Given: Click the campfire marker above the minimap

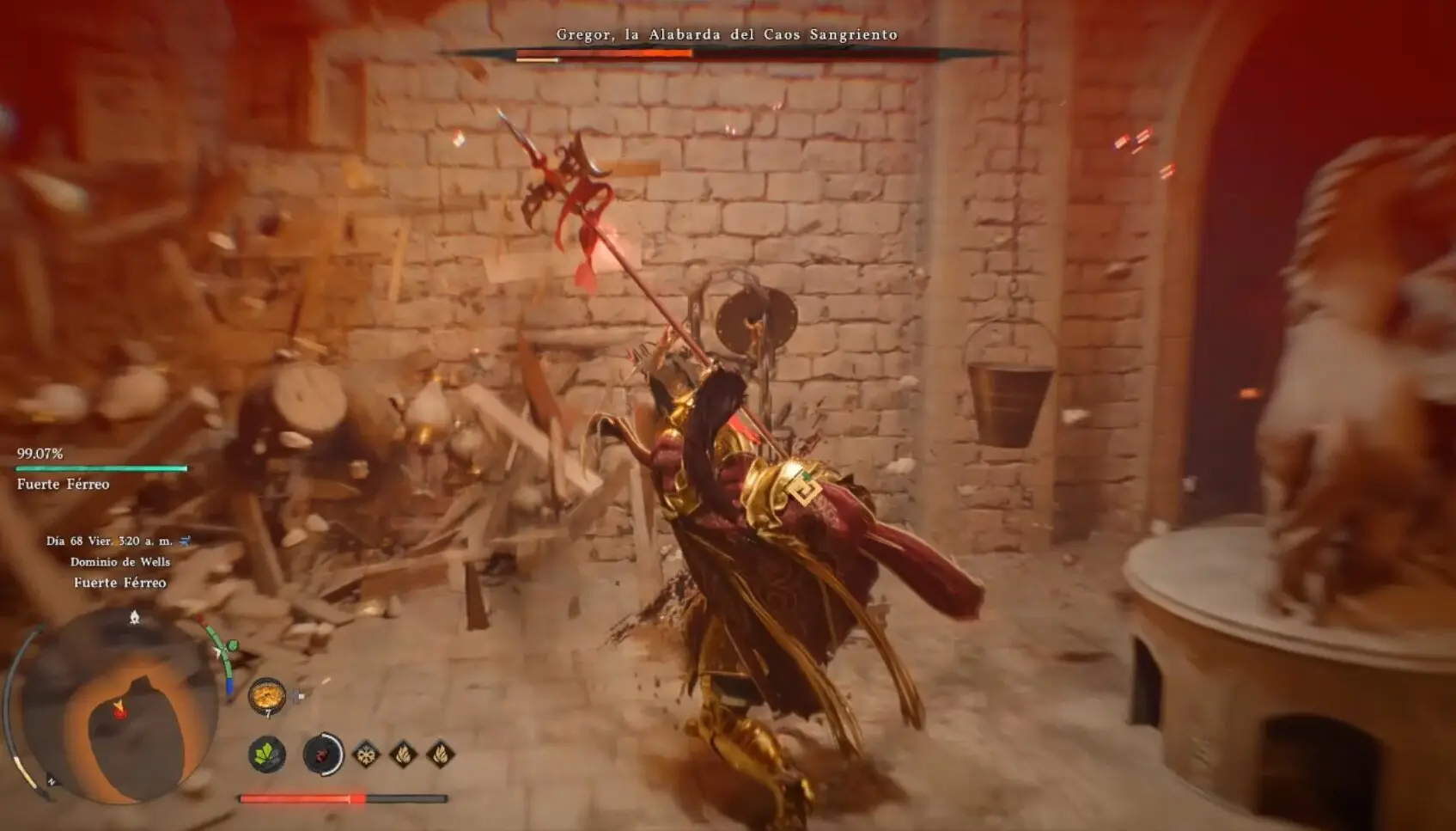Looking at the screenshot, I should coord(135,617).
